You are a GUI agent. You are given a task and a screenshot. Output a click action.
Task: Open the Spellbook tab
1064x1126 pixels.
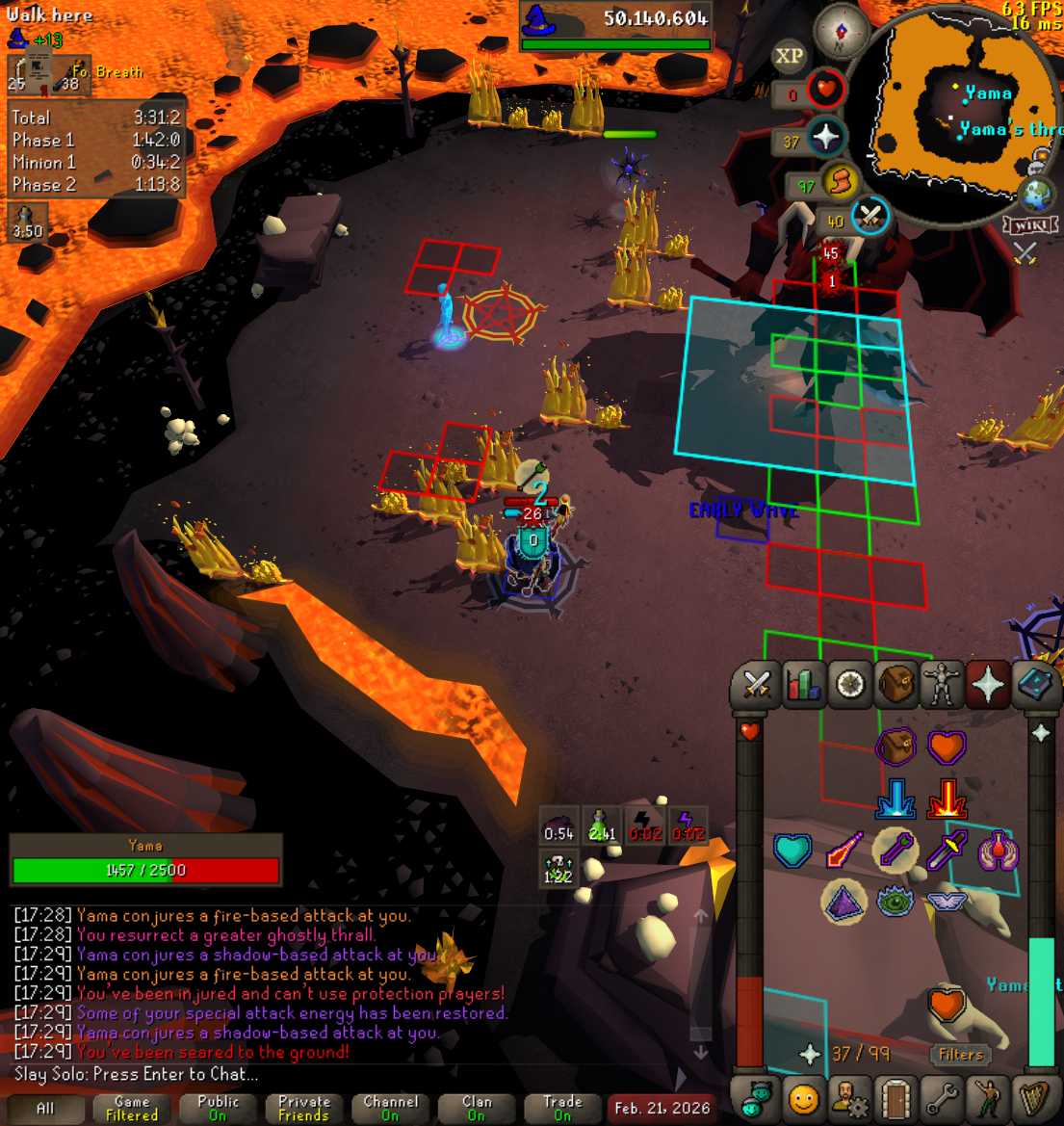pyautogui.click(x=1034, y=685)
